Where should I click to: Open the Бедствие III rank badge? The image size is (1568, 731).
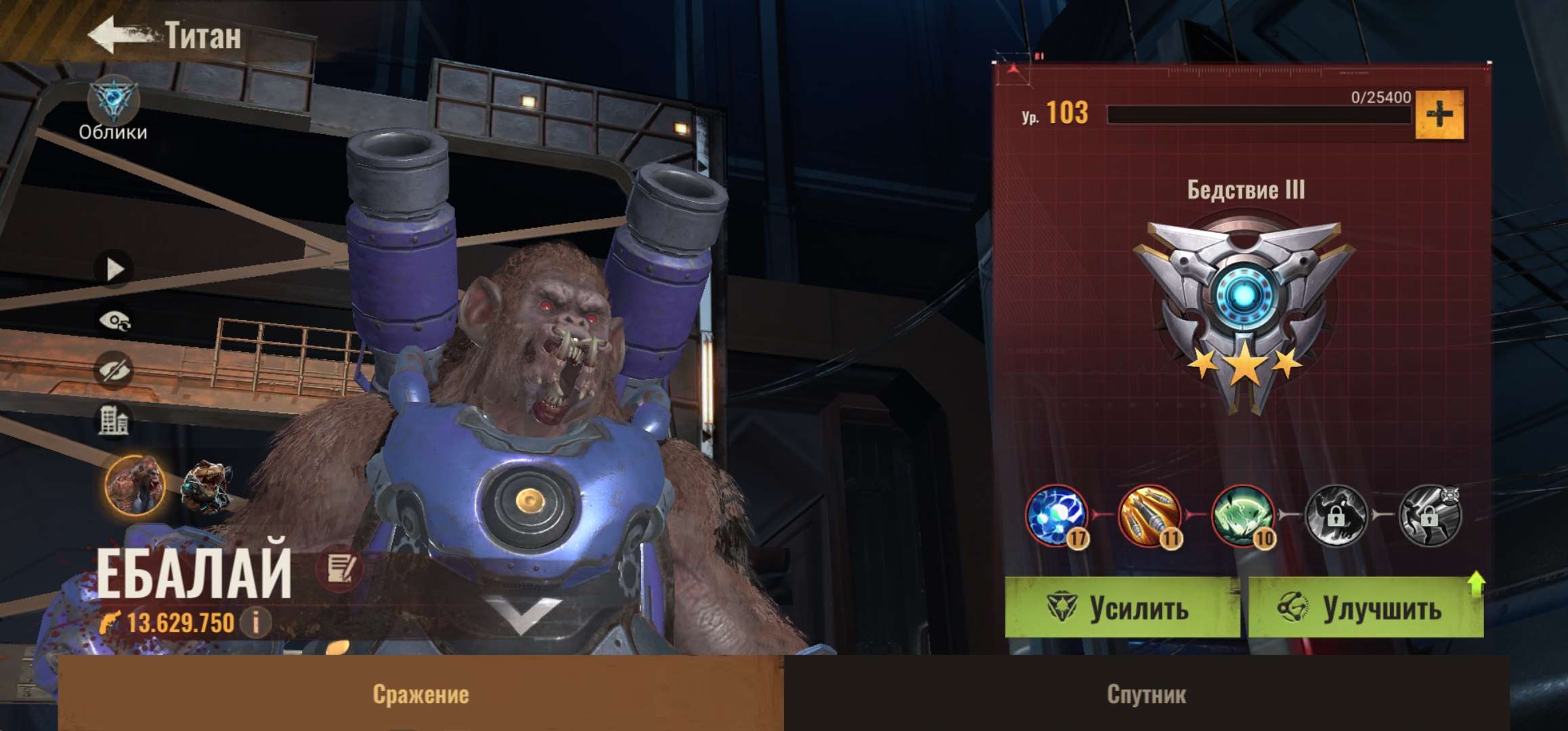pyautogui.click(x=1244, y=311)
